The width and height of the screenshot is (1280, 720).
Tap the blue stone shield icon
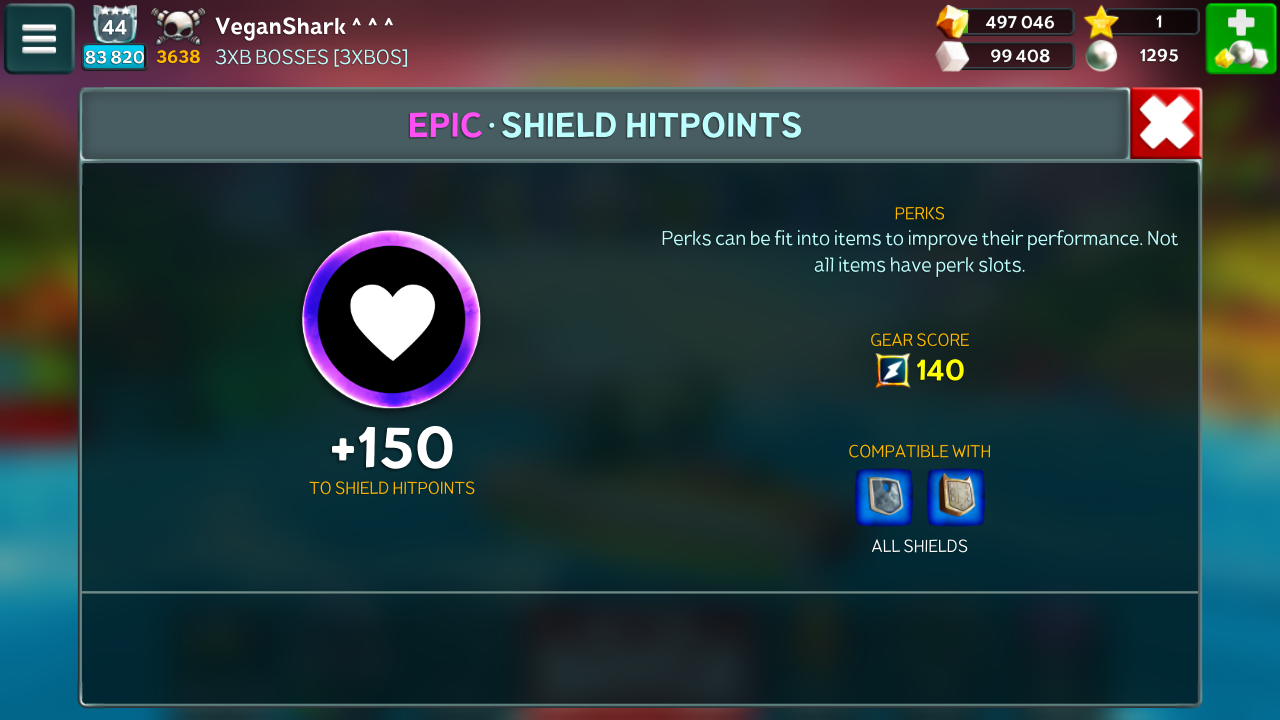point(884,497)
